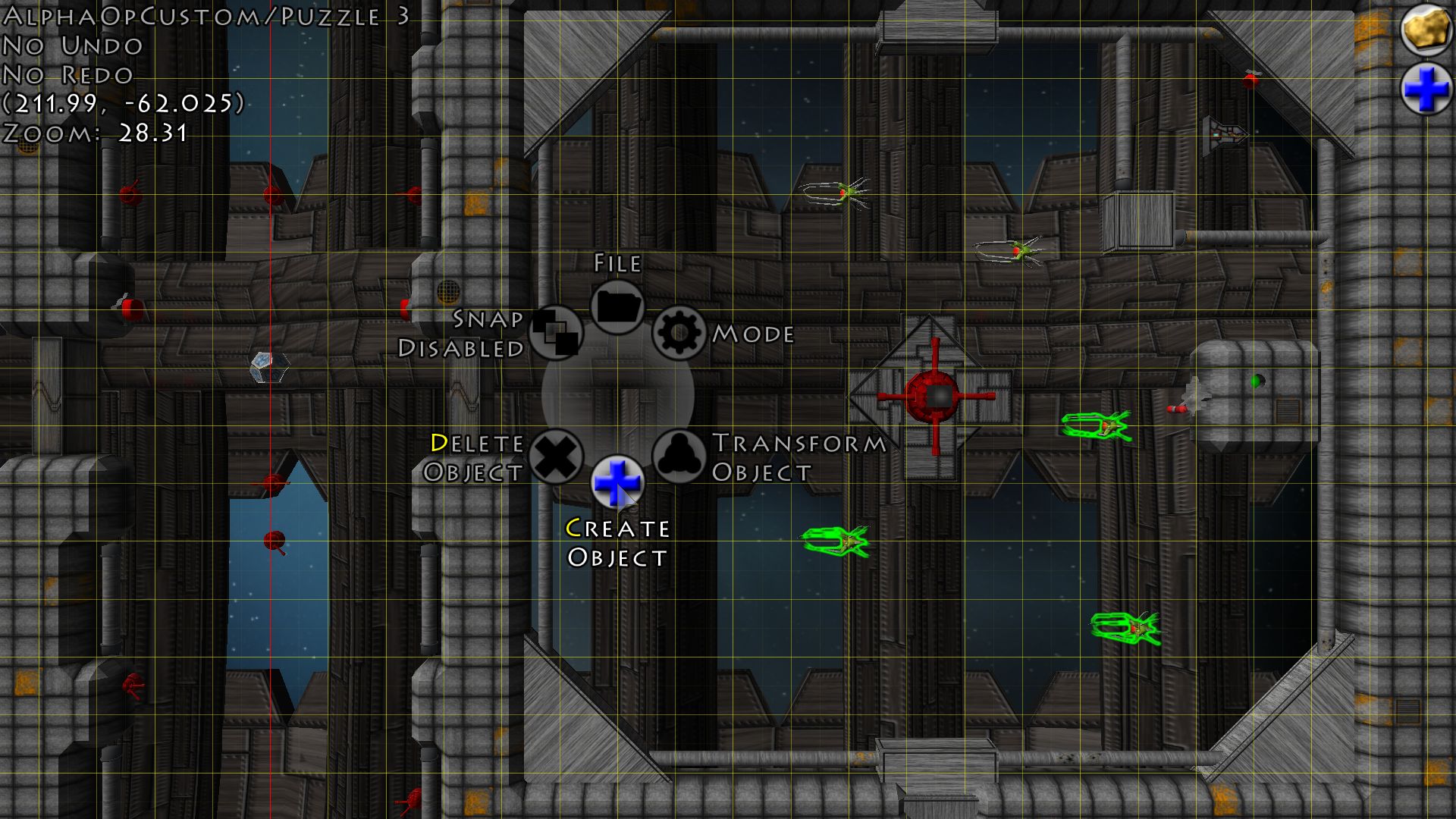Toggle snap mode from its current disabled state
The image size is (1456, 819).
pyautogui.click(x=556, y=333)
